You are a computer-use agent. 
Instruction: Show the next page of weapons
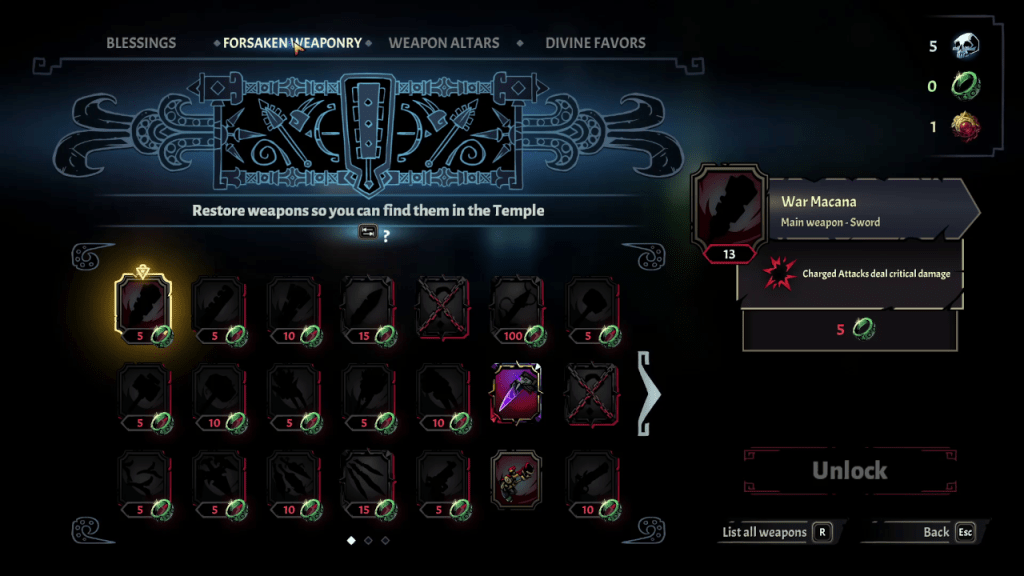point(649,394)
